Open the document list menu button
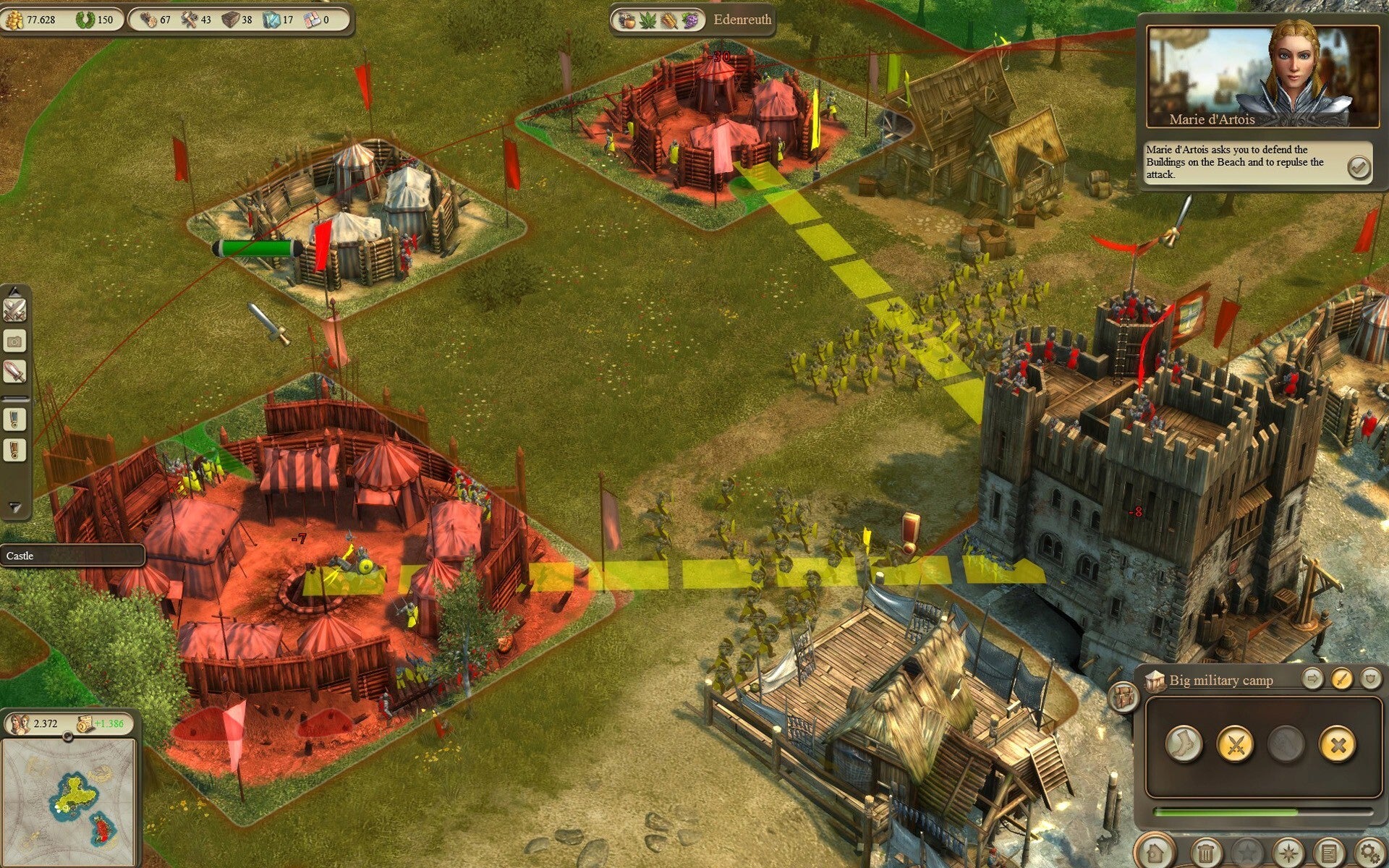This screenshot has width=1389, height=868. pos(1328,854)
